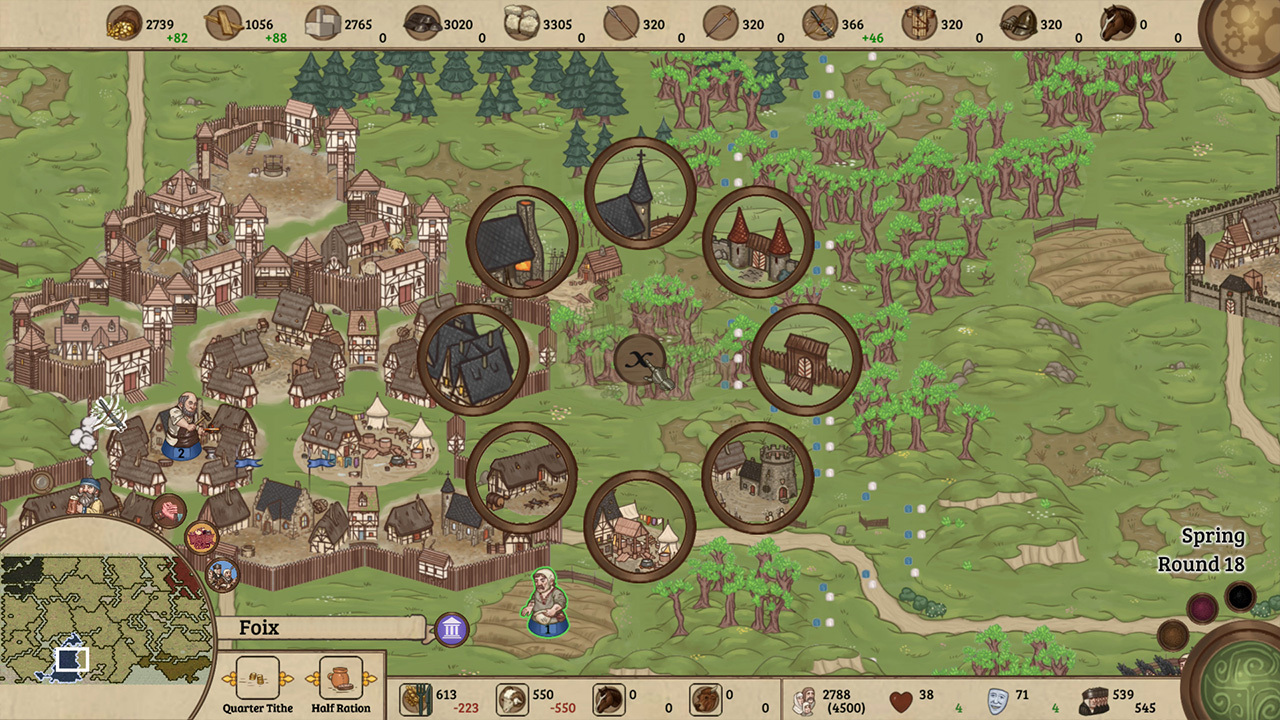Choose the church from the radial build menu

coord(640,193)
